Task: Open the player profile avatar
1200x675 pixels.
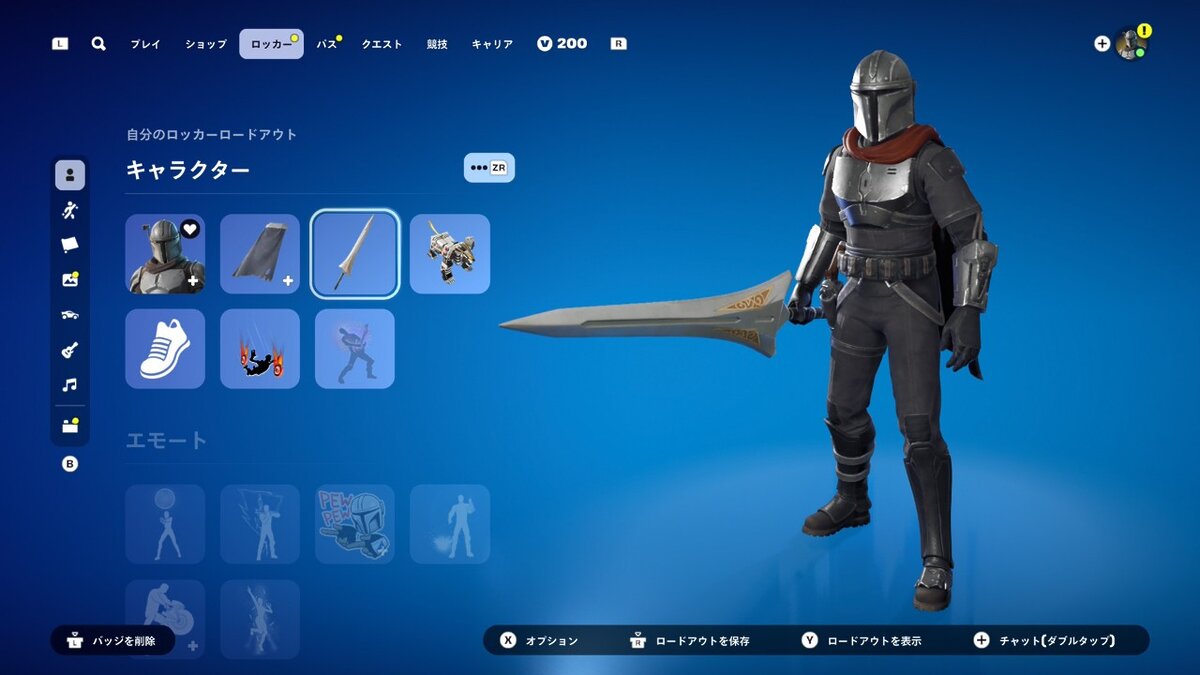Action: pos(1130,44)
